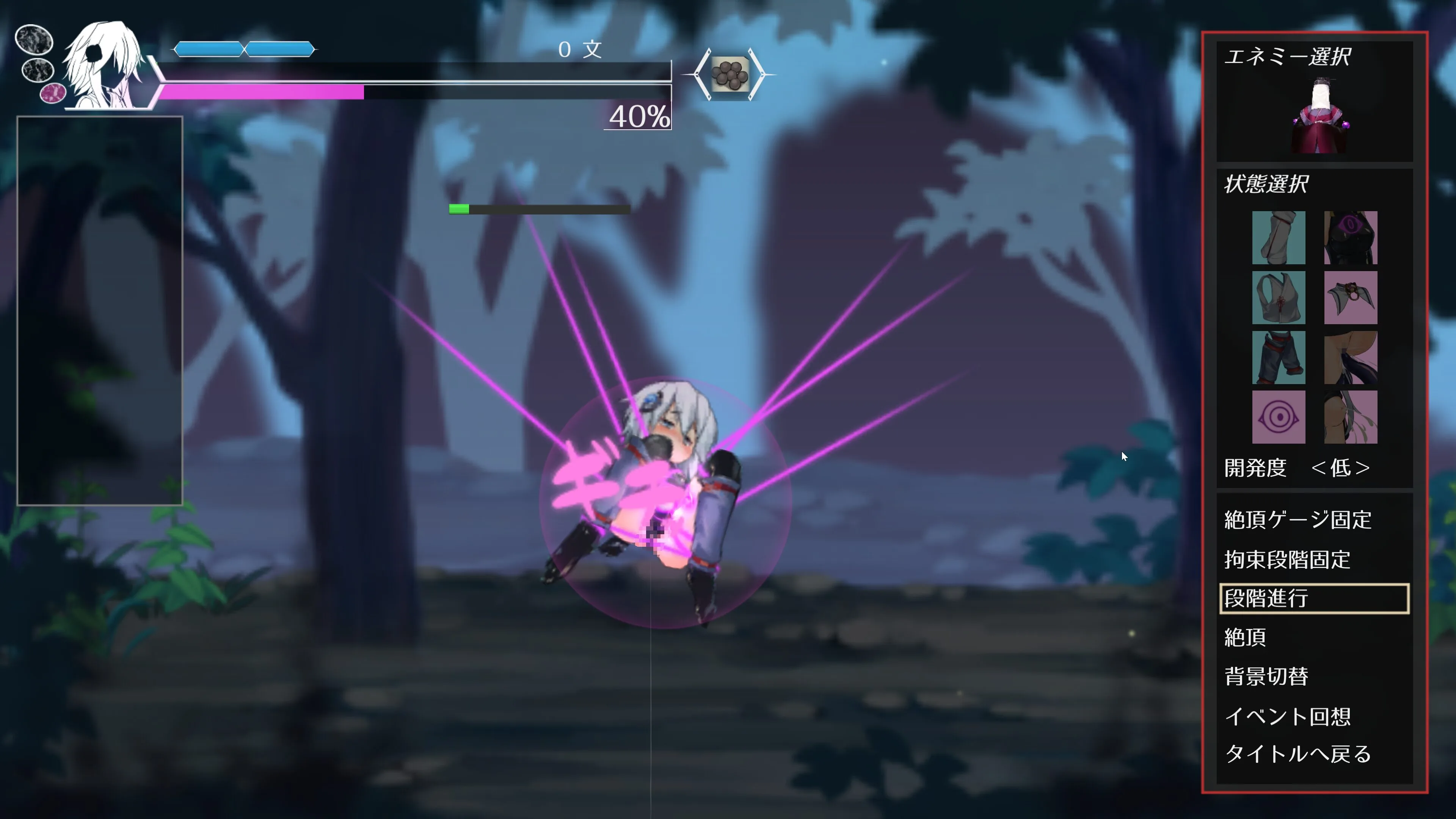Choose the 拘束段階固定 menu entry
Image resolution: width=1456 pixels, height=819 pixels.
click(x=1287, y=560)
